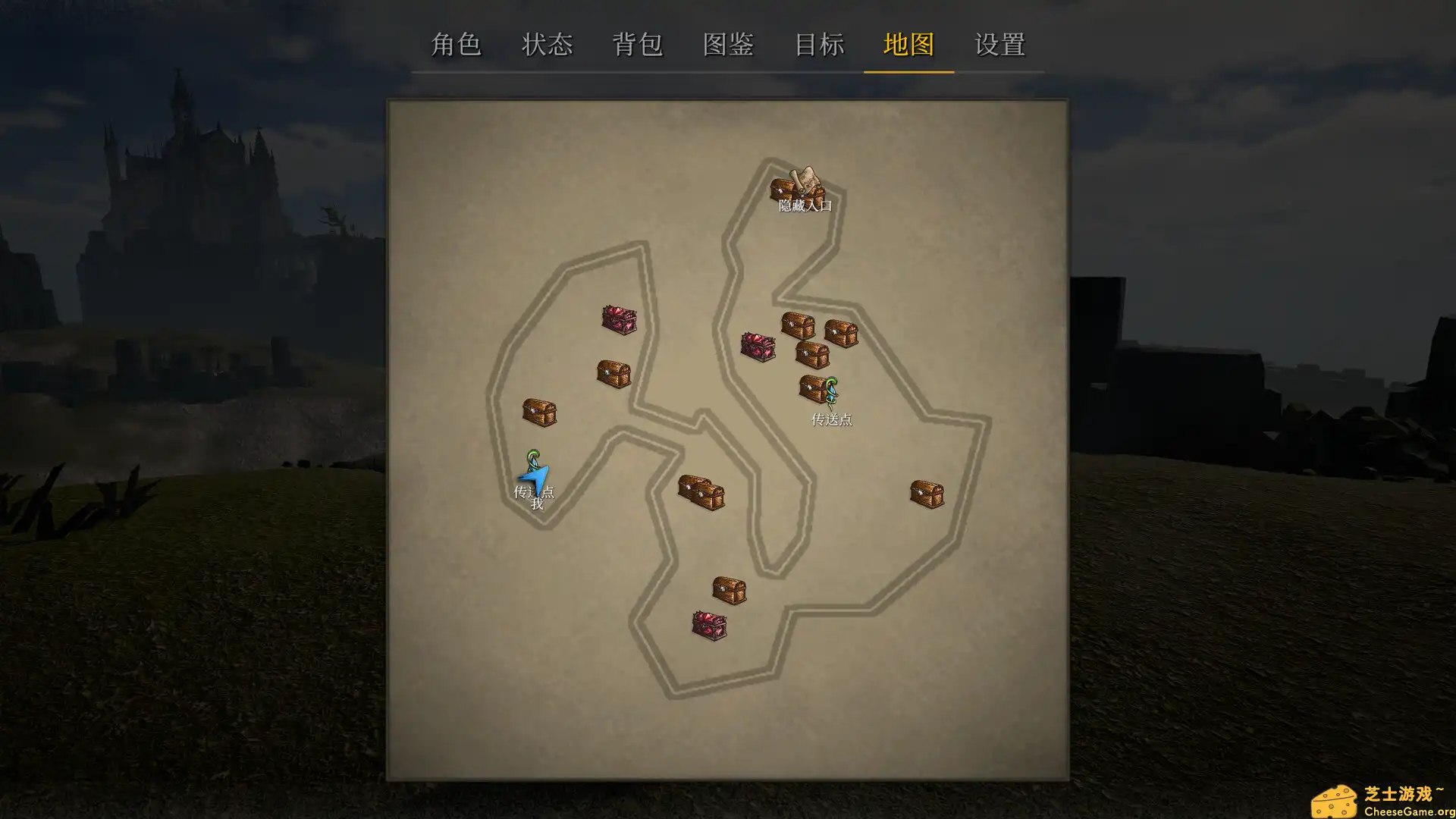Open the 图鉴 tab
Image resolution: width=1456 pixels, height=819 pixels.
pyautogui.click(x=728, y=45)
